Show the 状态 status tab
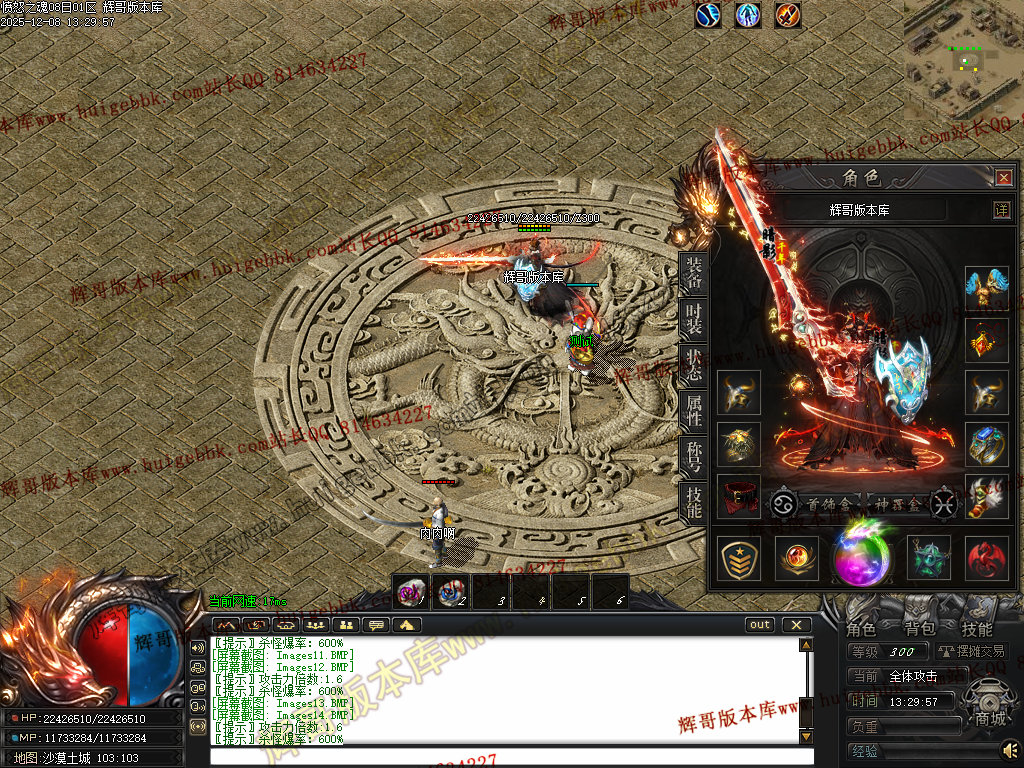 click(694, 366)
